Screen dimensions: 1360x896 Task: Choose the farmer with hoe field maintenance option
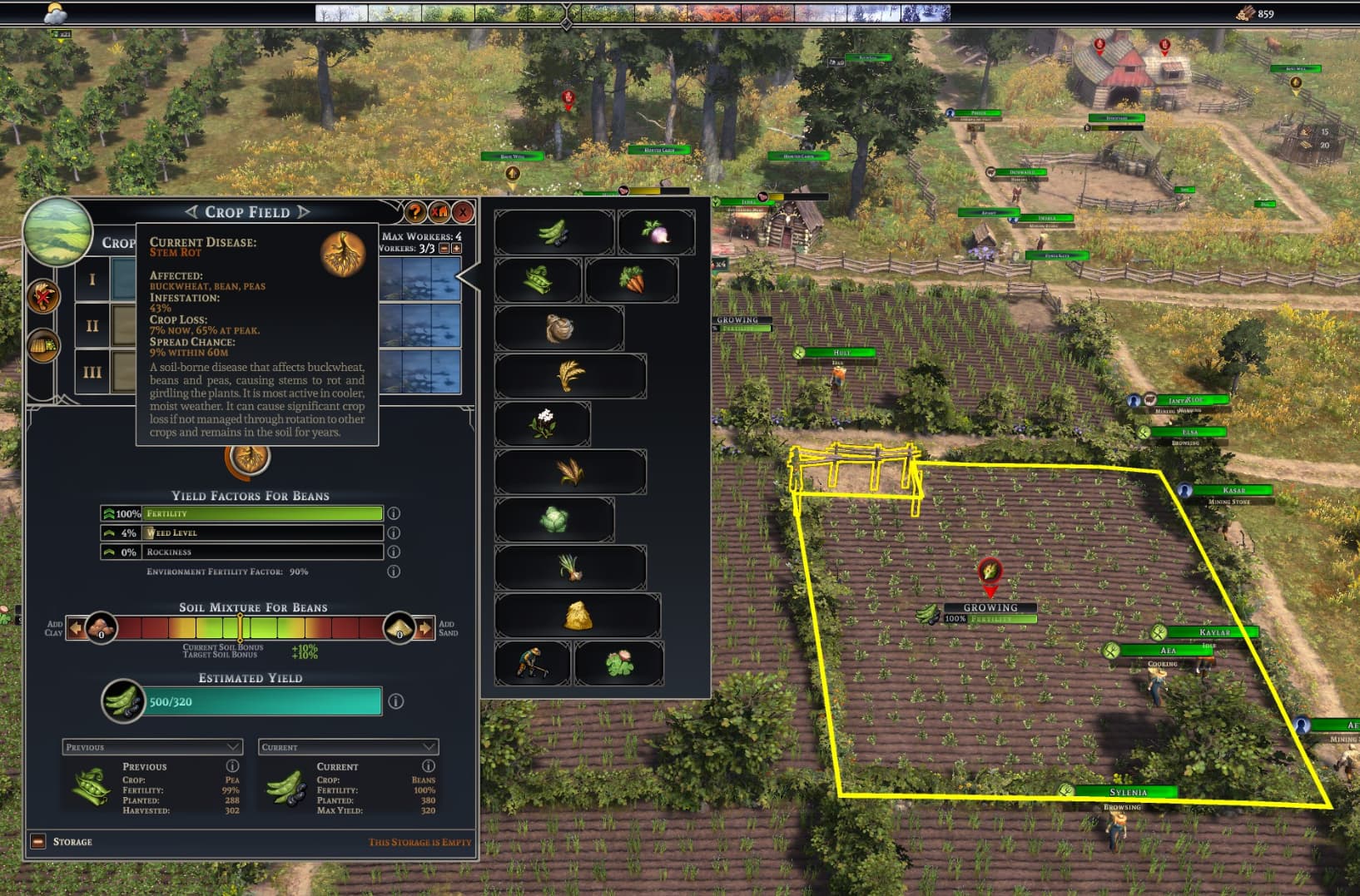[531, 663]
